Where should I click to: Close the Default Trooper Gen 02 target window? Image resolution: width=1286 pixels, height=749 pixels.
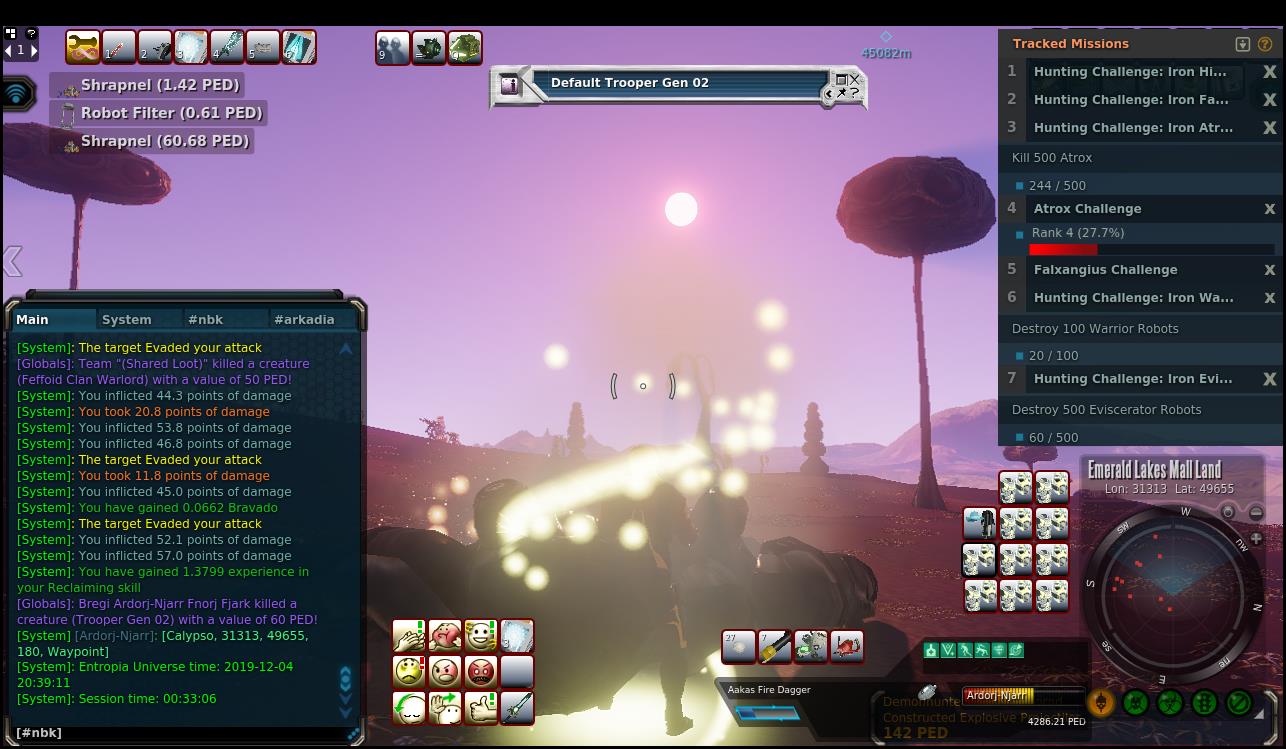pos(854,79)
